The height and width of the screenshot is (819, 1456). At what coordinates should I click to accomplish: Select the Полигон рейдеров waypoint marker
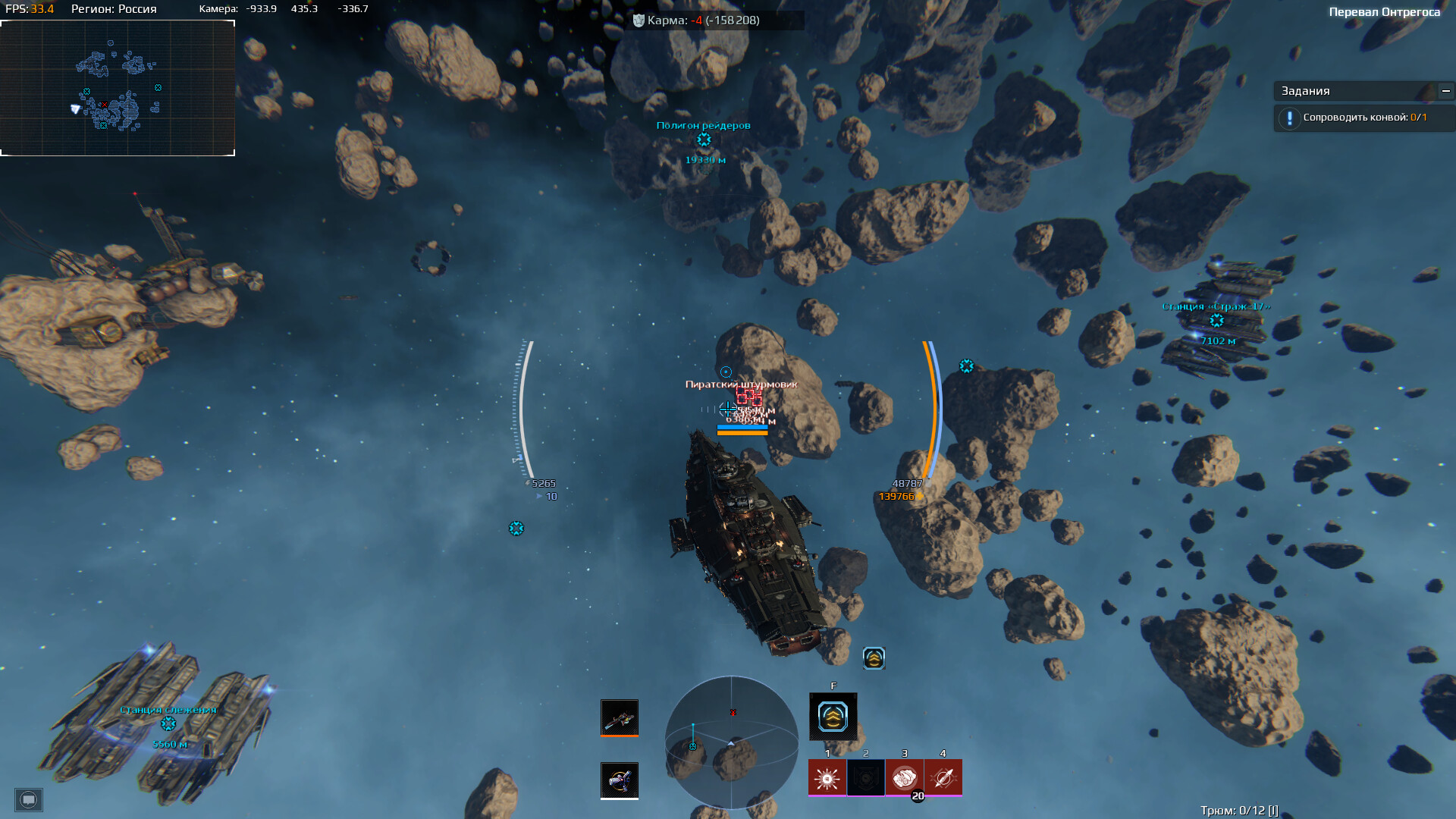(704, 140)
